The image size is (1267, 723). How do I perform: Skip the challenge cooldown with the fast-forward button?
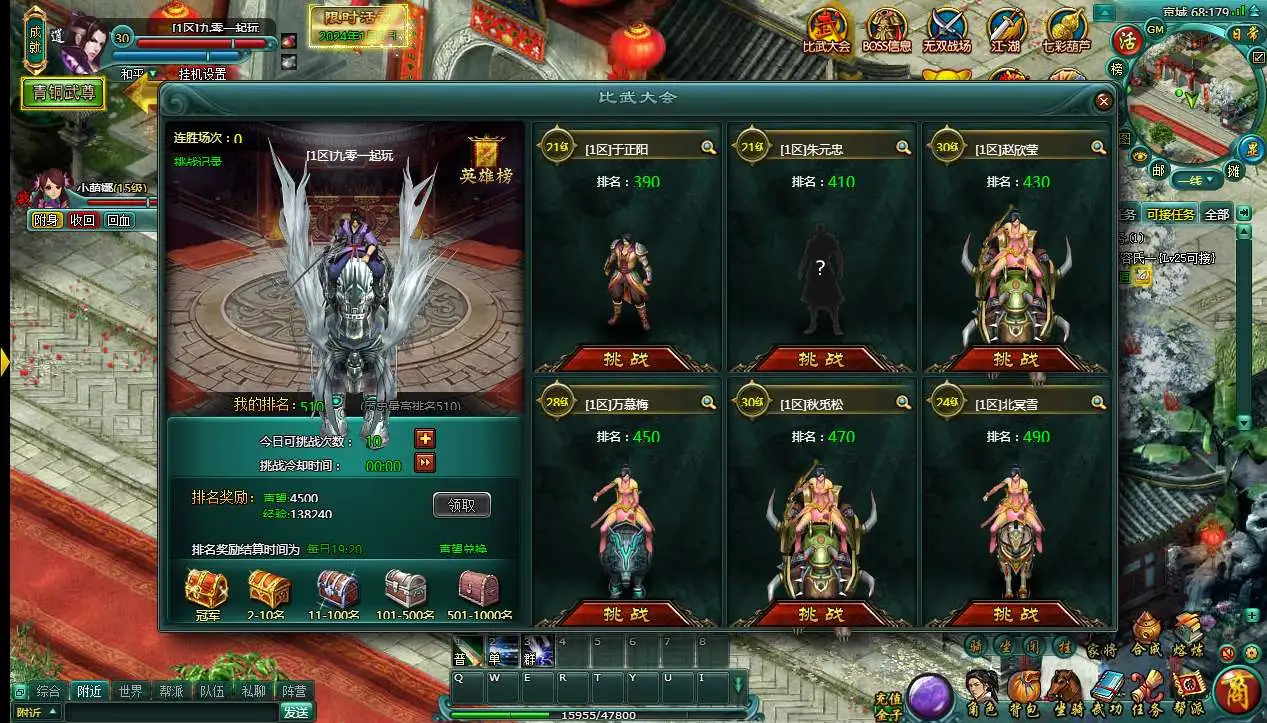coord(425,462)
